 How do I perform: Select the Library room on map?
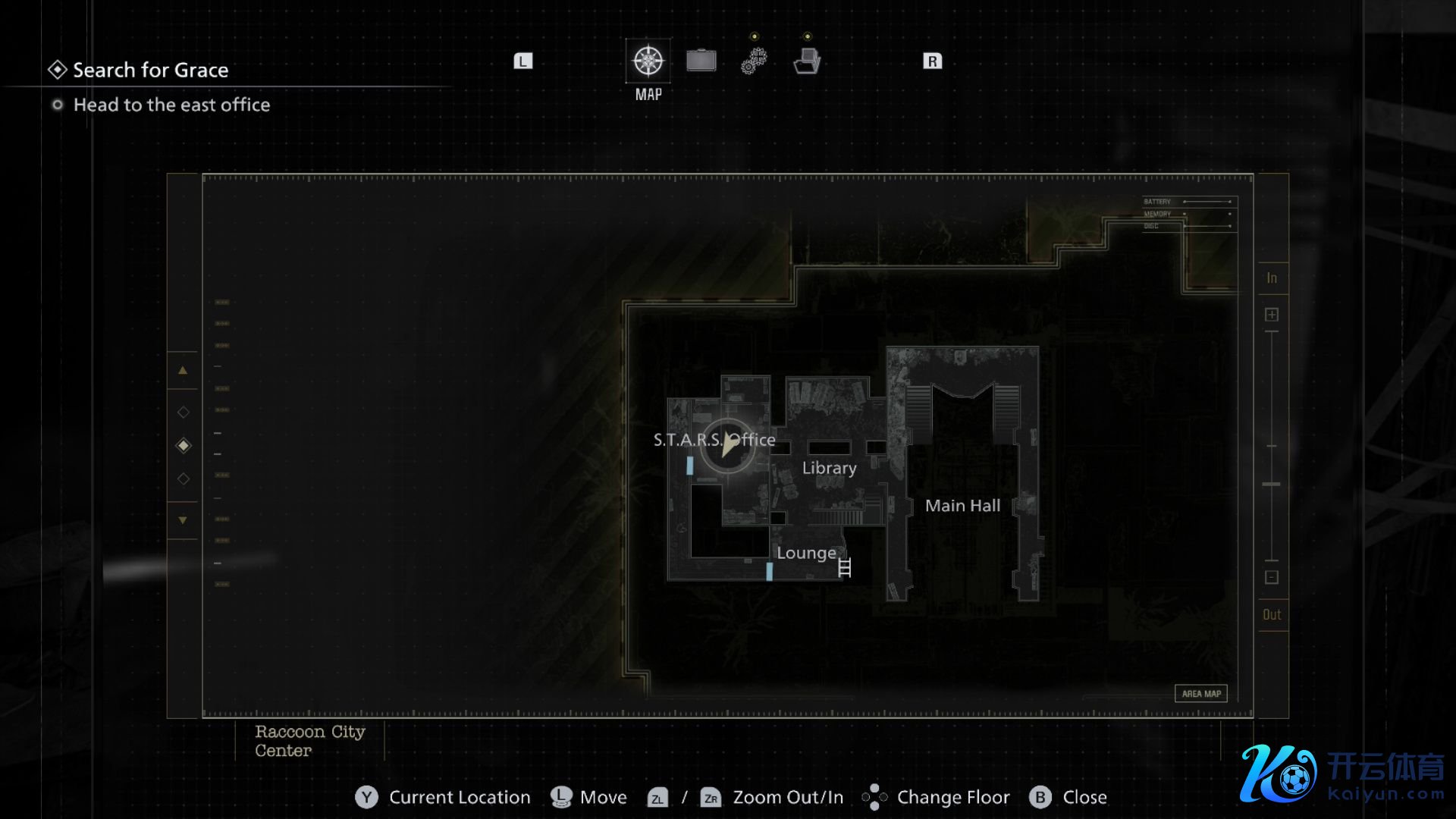tap(829, 468)
